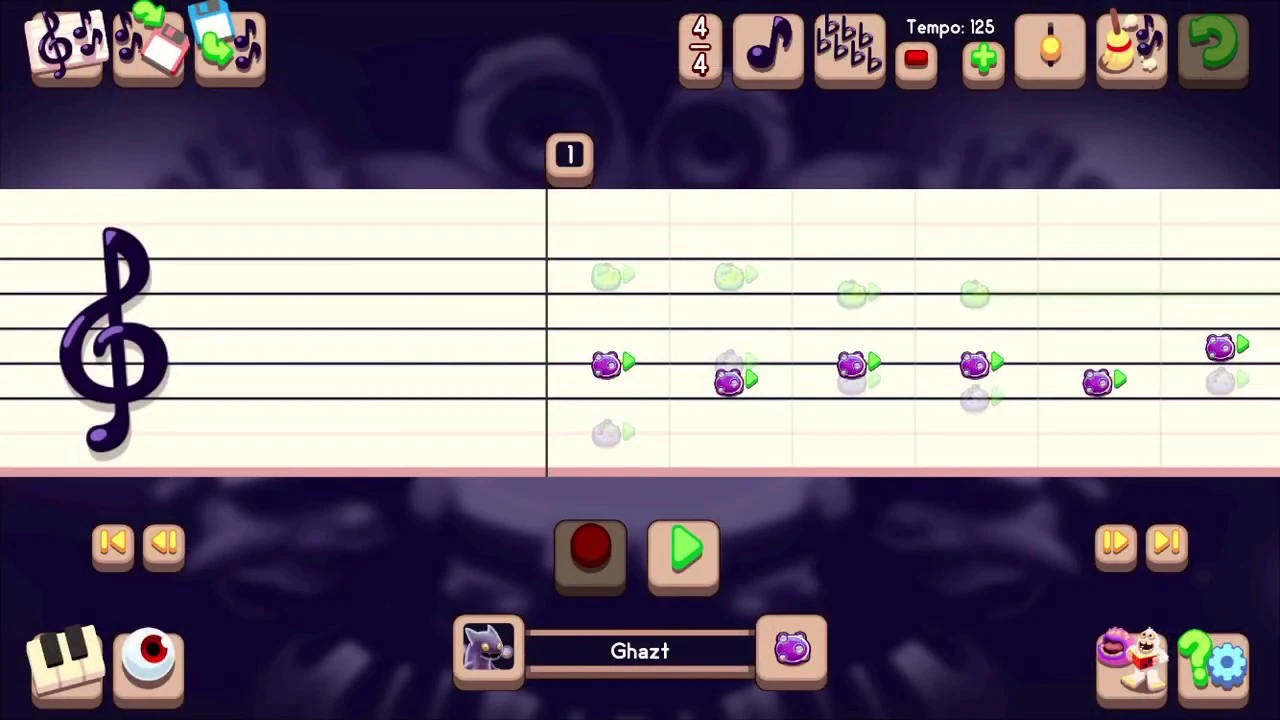This screenshot has width=1280, height=720.
Task: Switch to the previous monster for Ghazt
Action: [488, 650]
